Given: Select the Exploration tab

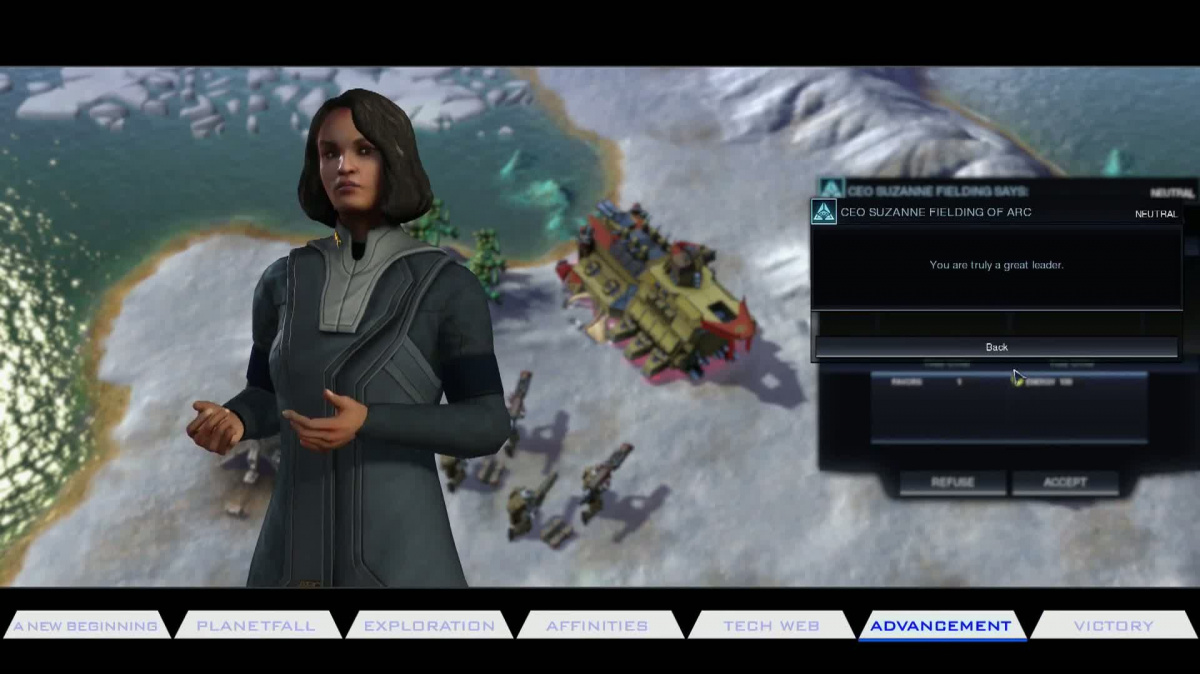Looking at the screenshot, I should point(429,626).
